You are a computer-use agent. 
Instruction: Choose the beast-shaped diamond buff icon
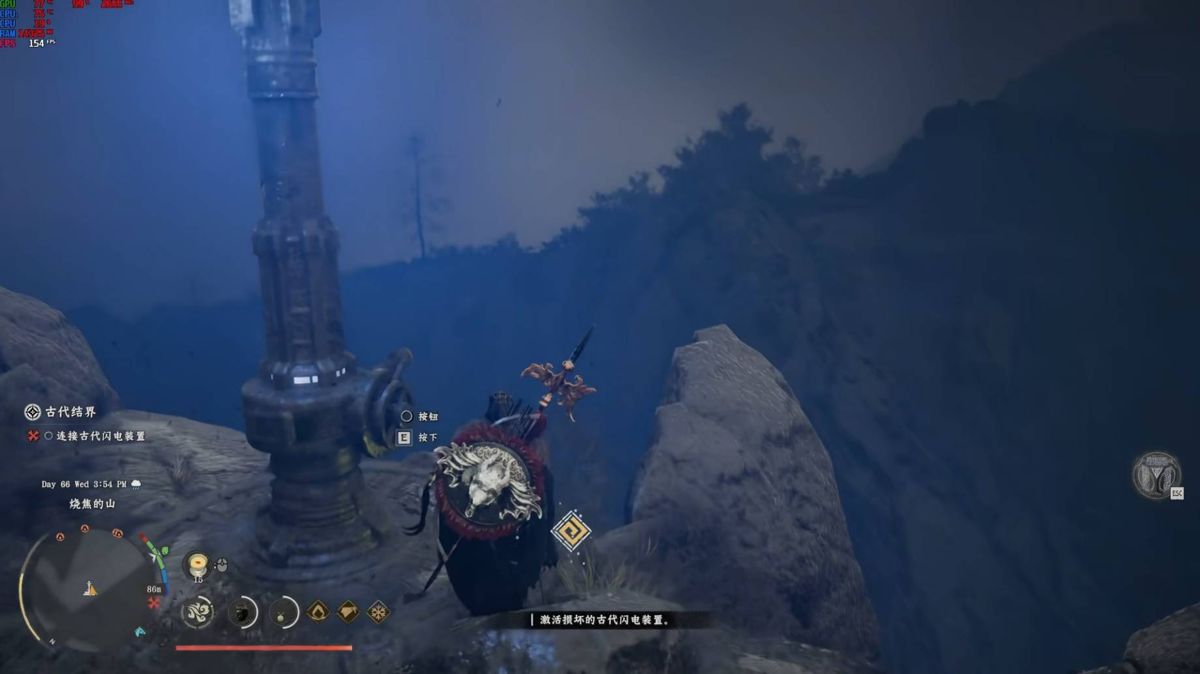[x=348, y=611]
